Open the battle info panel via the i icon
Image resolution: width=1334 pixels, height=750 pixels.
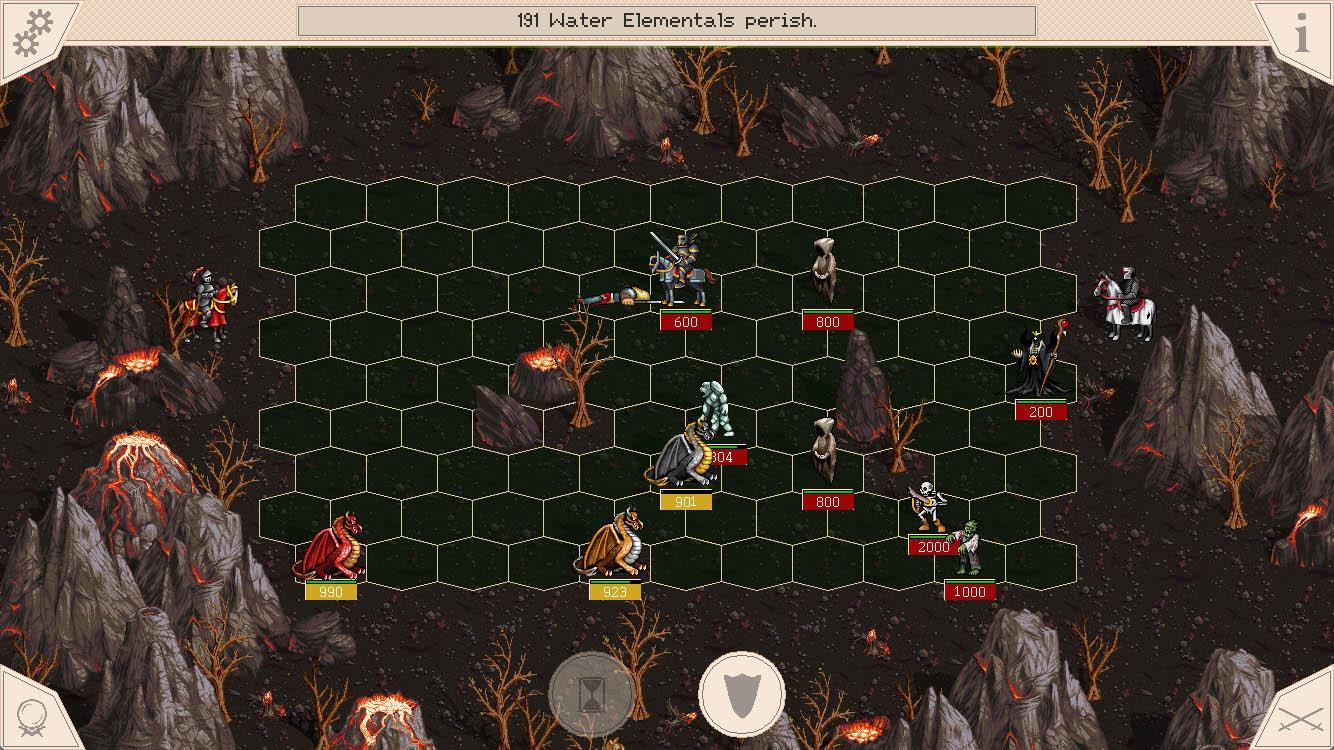1300,33
